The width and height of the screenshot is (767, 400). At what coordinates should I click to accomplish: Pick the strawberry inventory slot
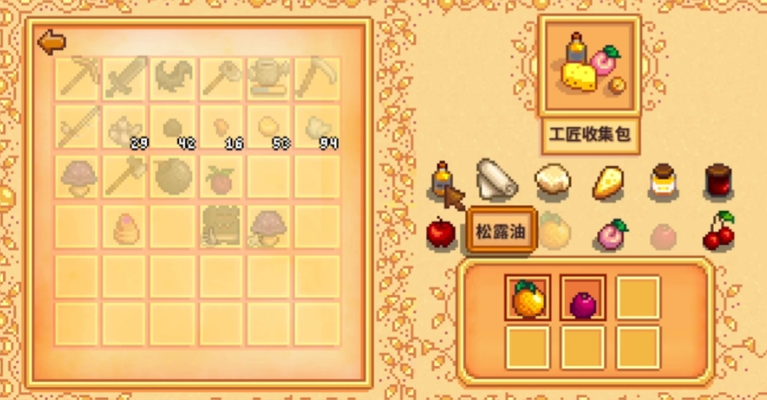(222, 179)
